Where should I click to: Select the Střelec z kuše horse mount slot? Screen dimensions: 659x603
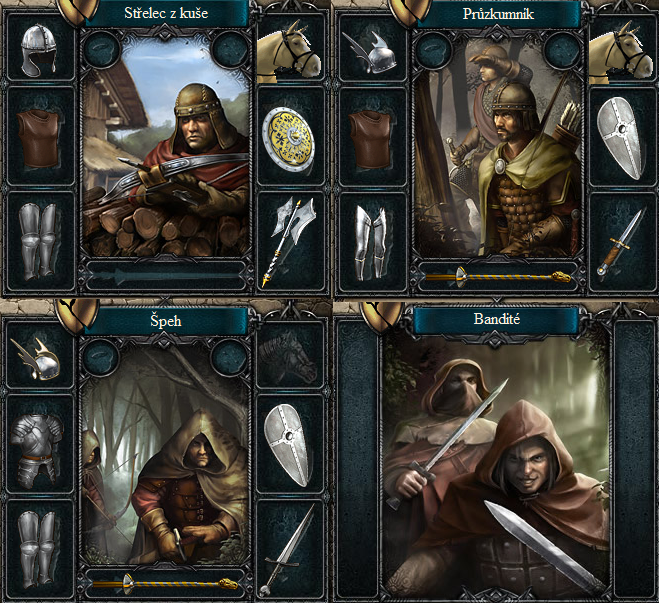290,48
